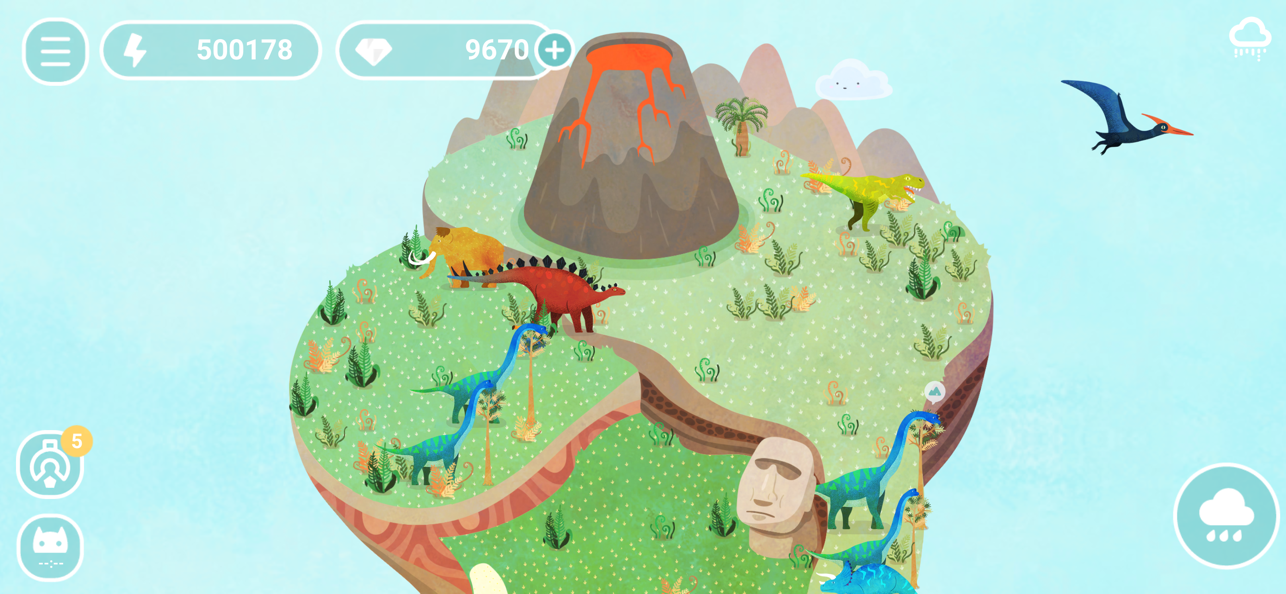
Task: Activate the large rain cloud button
Action: coord(1226,516)
